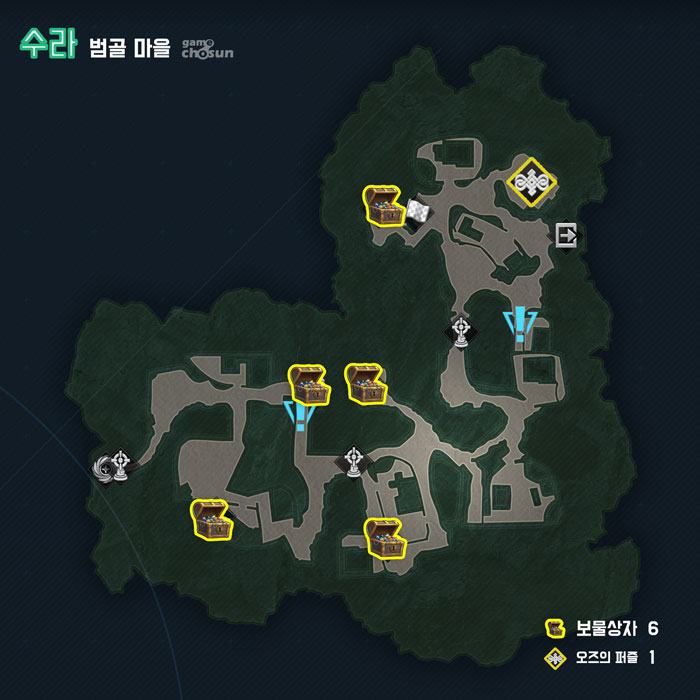The height and width of the screenshot is (700, 700).
Task: Select the yellow Oz puzzle diamond marker
Action: [x=530, y=181]
